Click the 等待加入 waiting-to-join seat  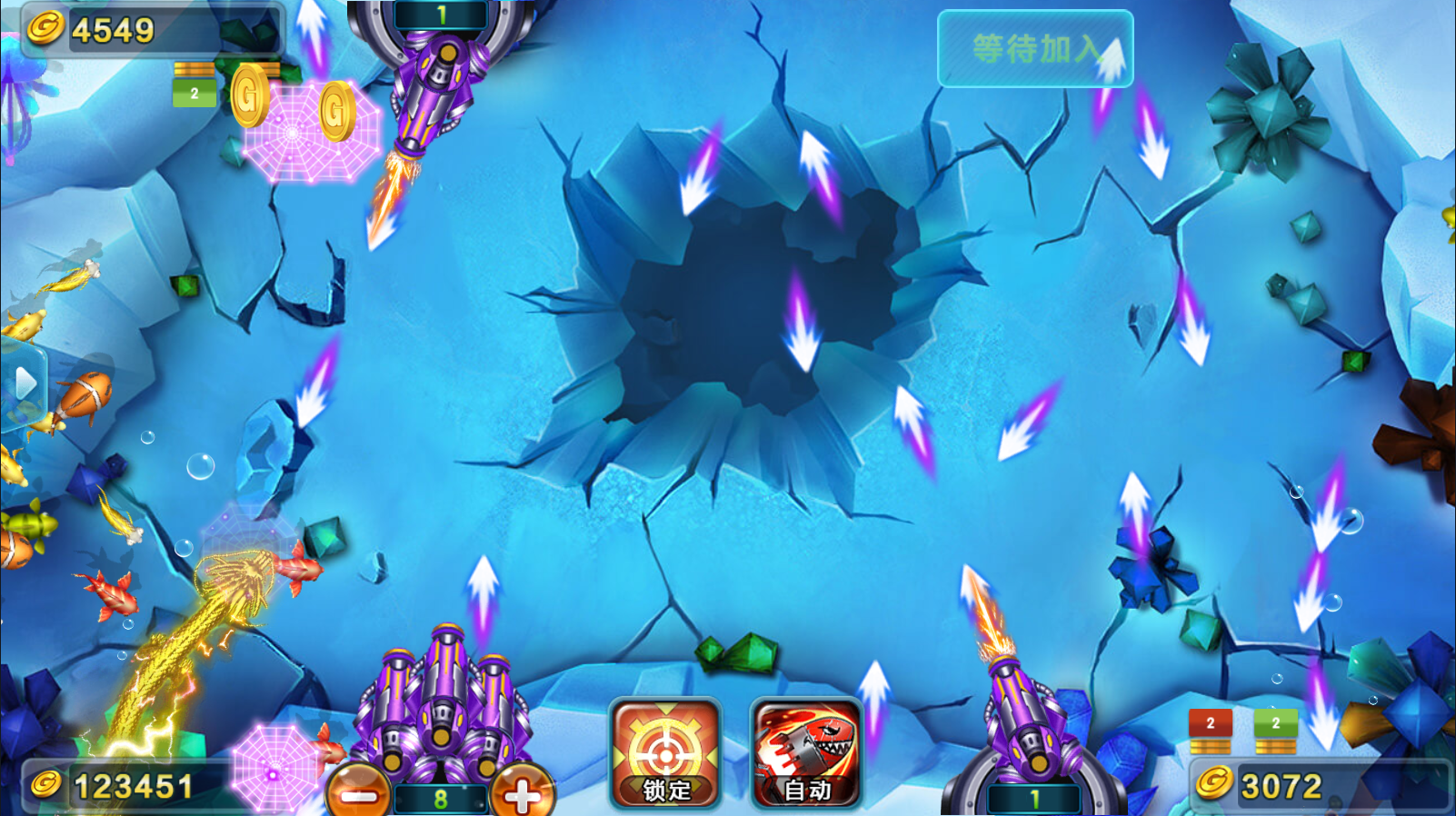click(x=1034, y=49)
